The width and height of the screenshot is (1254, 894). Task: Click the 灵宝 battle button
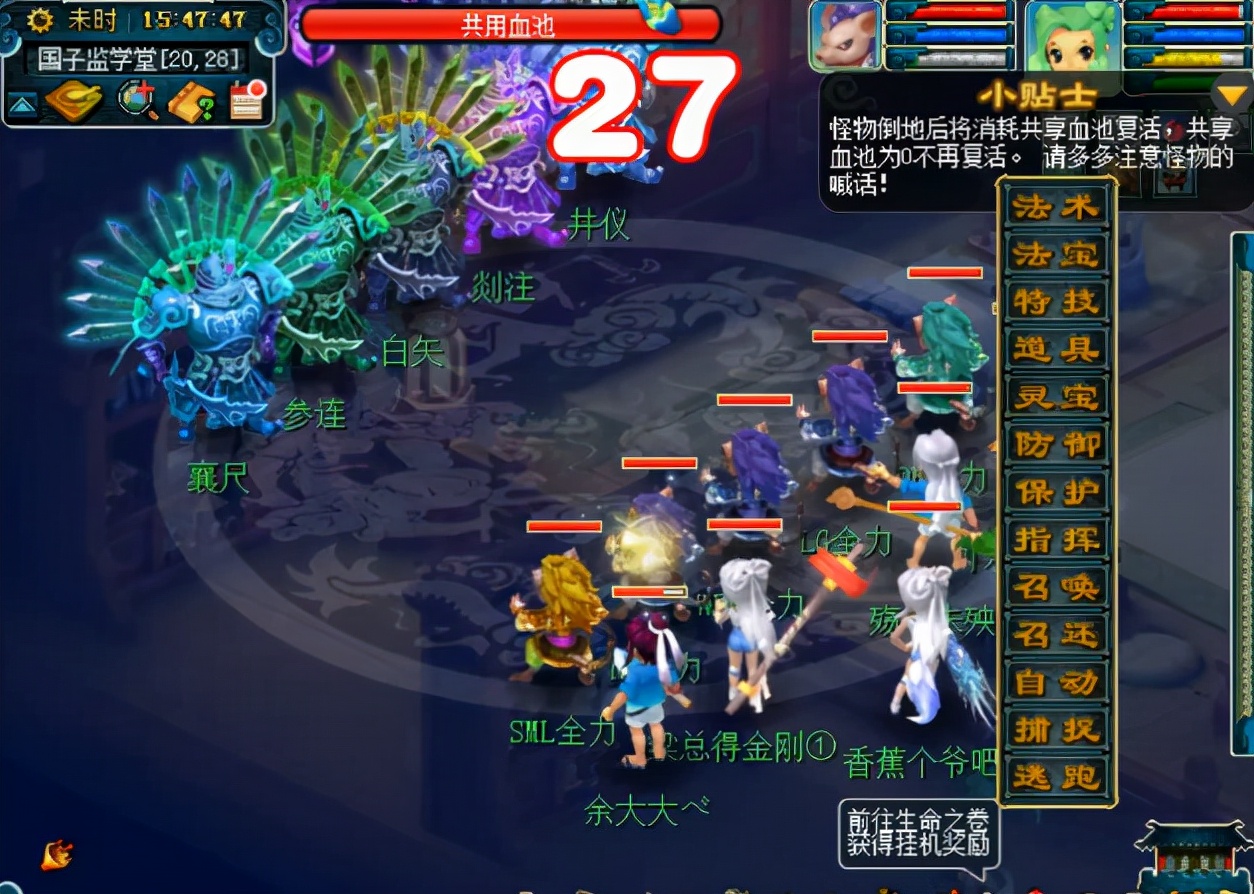[x=1056, y=397]
